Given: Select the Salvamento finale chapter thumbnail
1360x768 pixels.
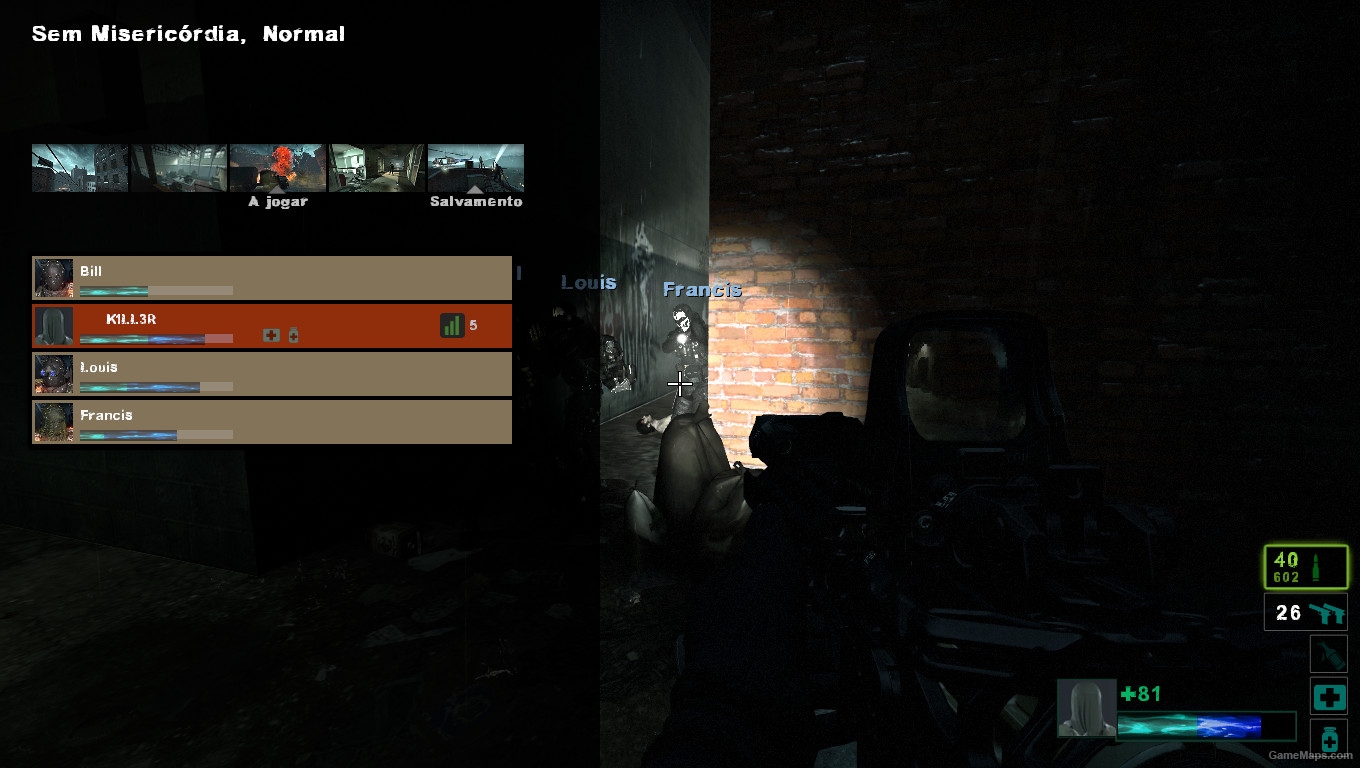Looking at the screenshot, I should point(475,168).
